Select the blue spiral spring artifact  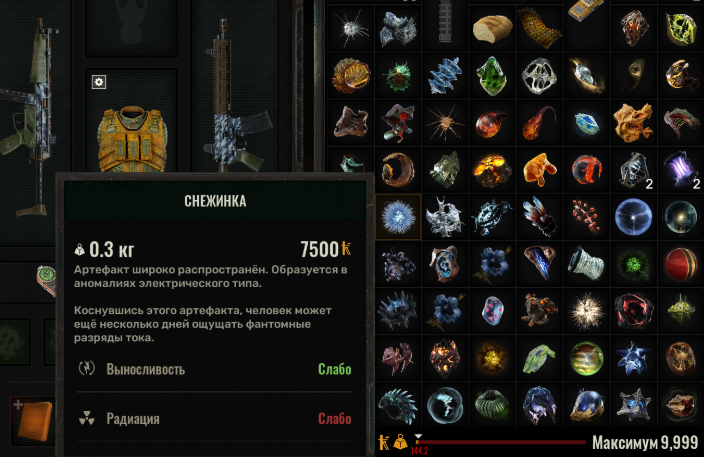pos(443,75)
